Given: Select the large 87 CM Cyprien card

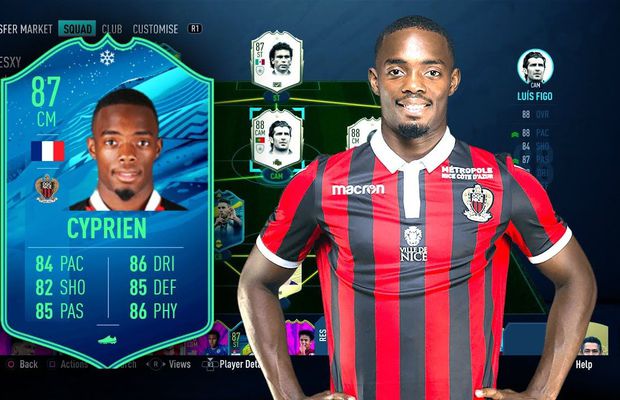Looking at the screenshot, I should (106, 200).
